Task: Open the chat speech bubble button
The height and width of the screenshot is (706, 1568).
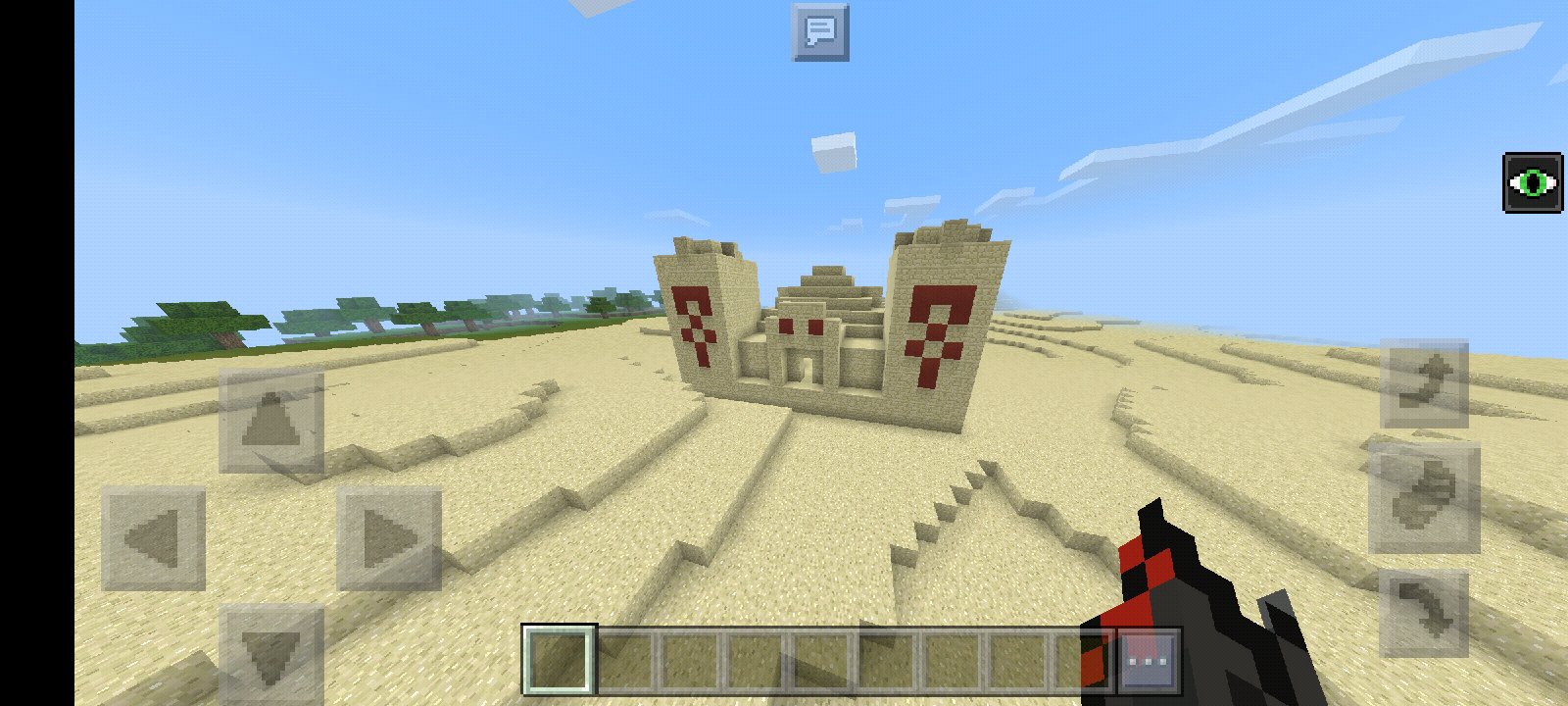Action: pyautogui.click(x=820, y=32)
